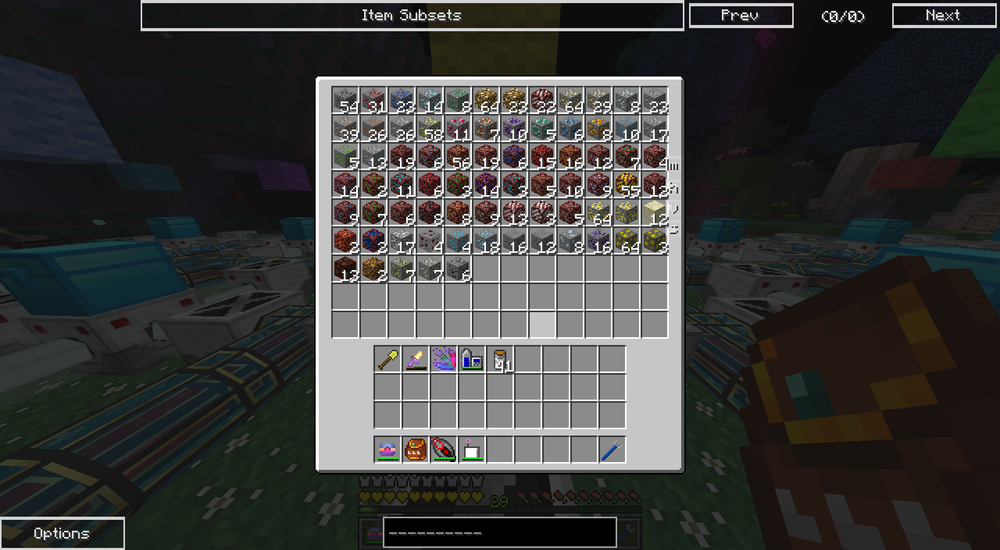Select the white block with antenna in hotbar
The width and height of the screenshot is (1000, 550).
point(472,450)
